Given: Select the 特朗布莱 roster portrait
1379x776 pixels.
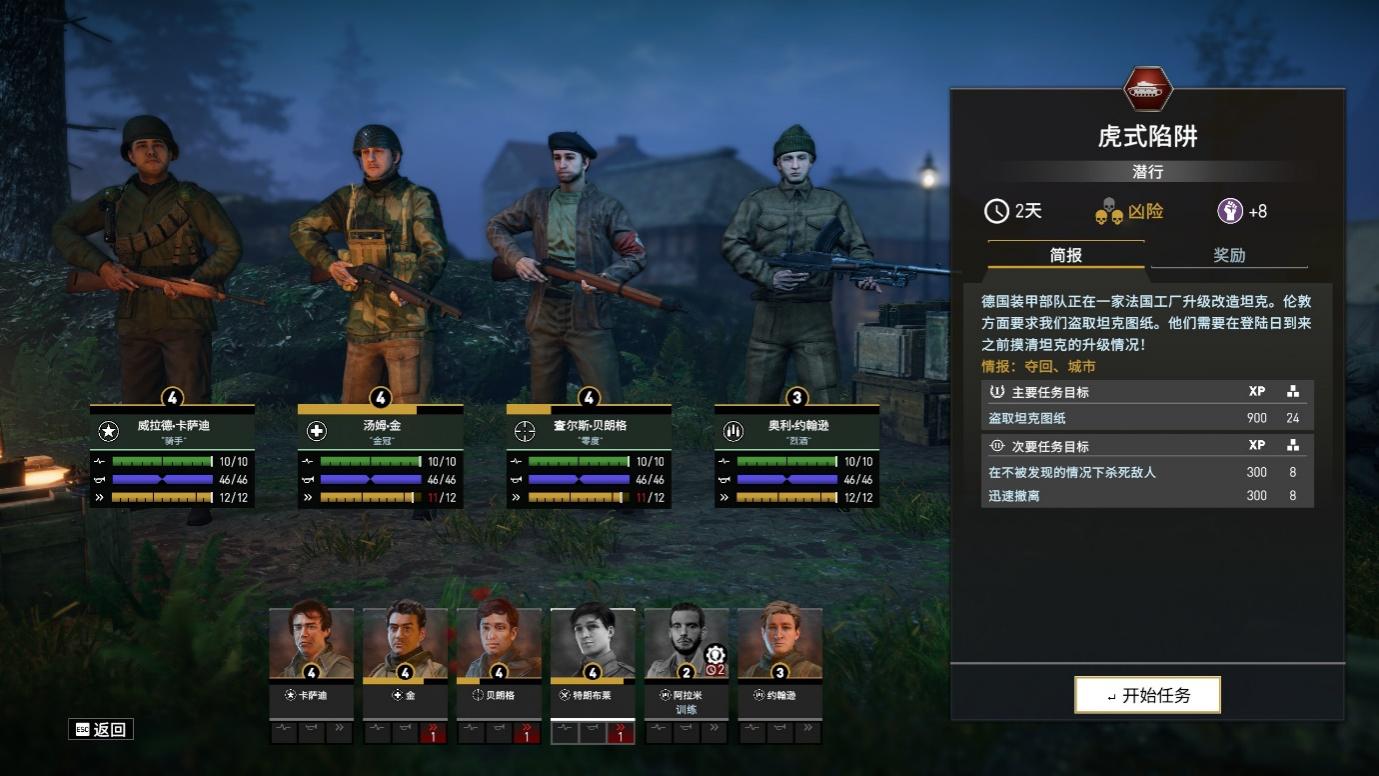Looking at the screenshot, I should 592,645.
